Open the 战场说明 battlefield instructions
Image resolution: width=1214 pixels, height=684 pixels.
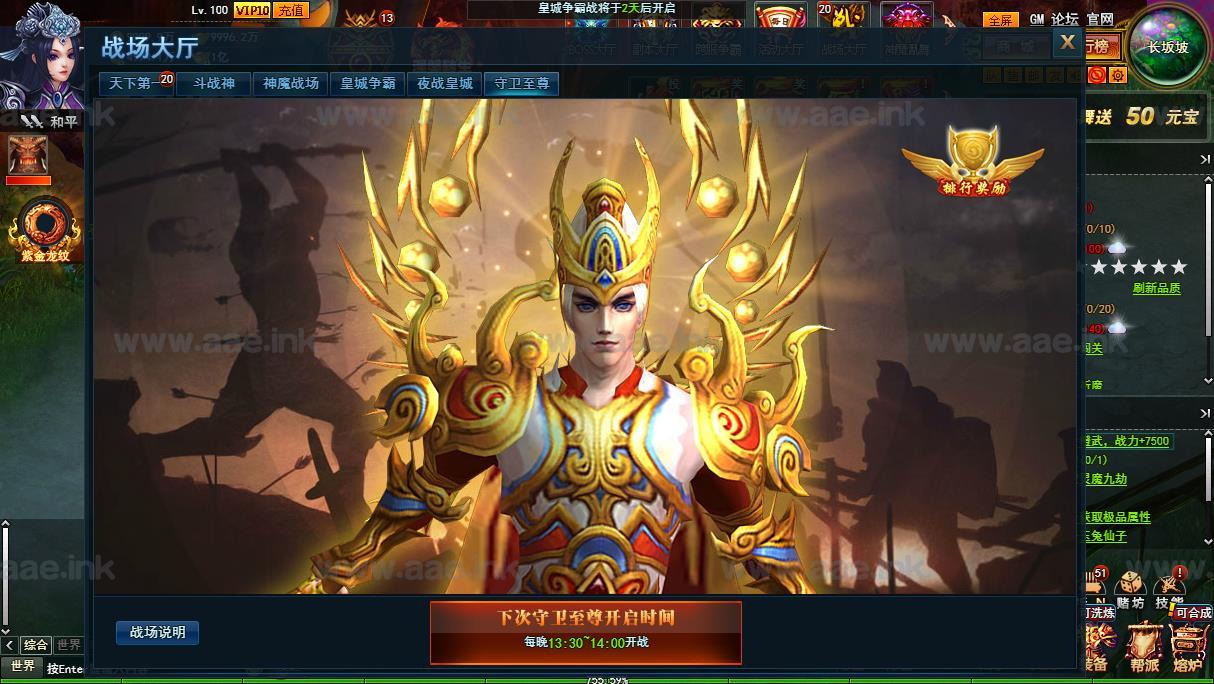[x=158, y=633]
